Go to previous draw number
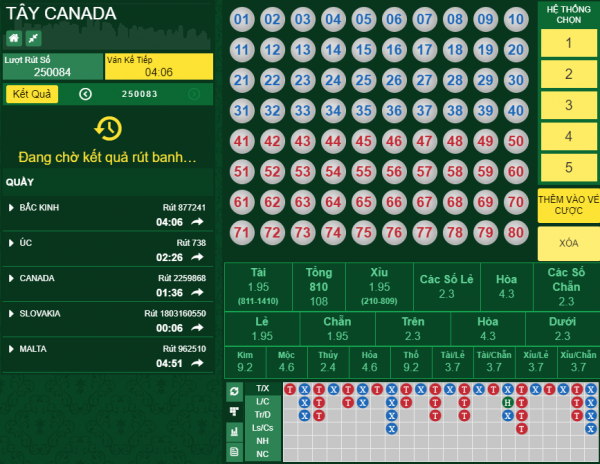The width and height of the screenshot is (600, 464). click(85, 94)
